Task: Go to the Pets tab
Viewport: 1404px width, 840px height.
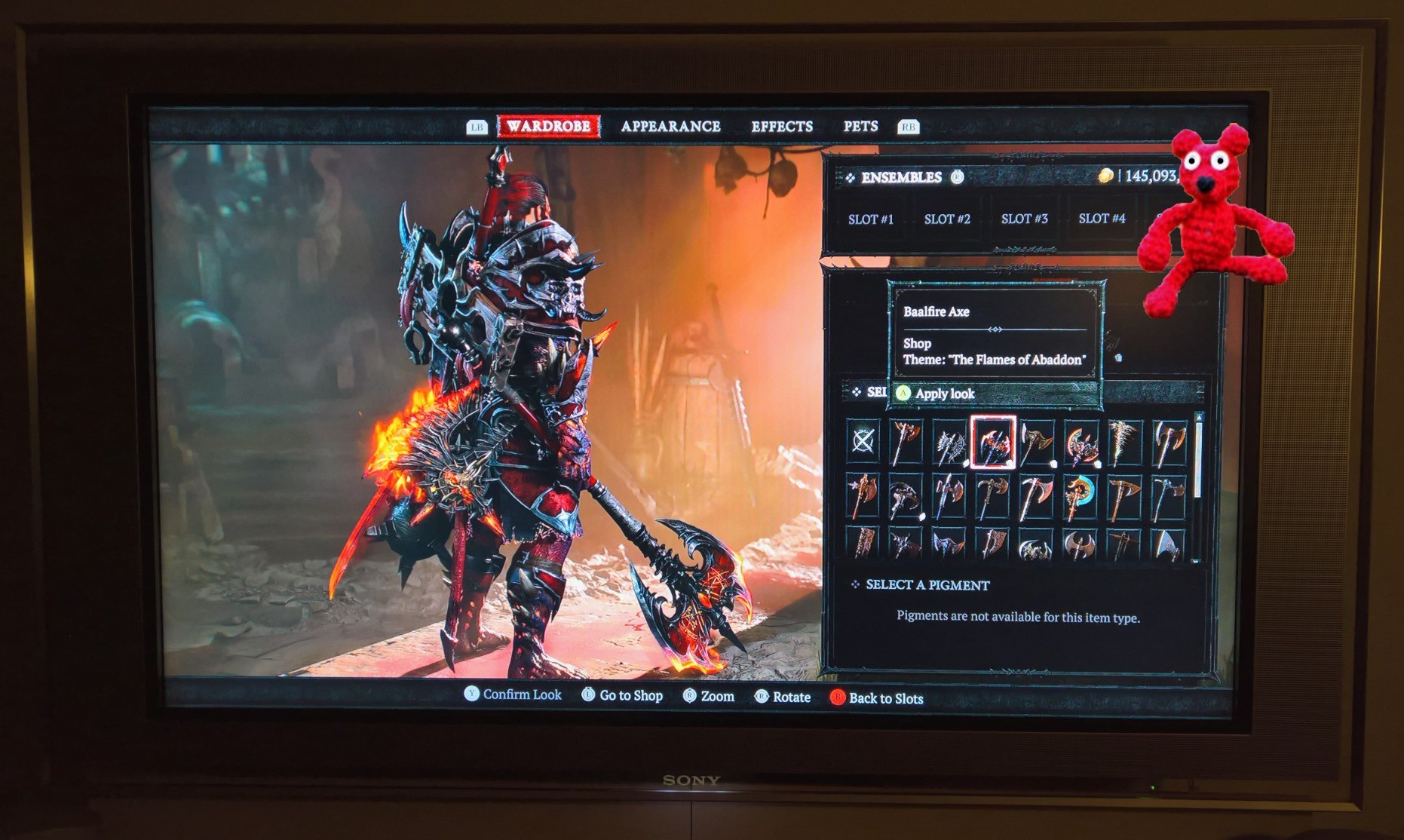Action: click(860, 126)
